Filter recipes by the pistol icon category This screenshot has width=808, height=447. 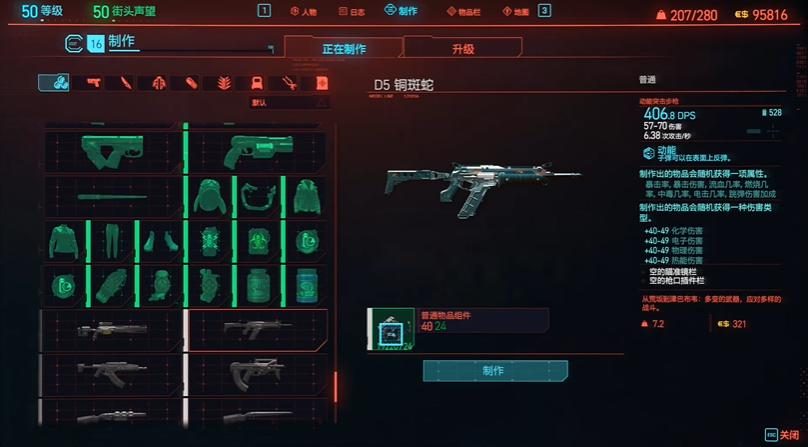93,82
